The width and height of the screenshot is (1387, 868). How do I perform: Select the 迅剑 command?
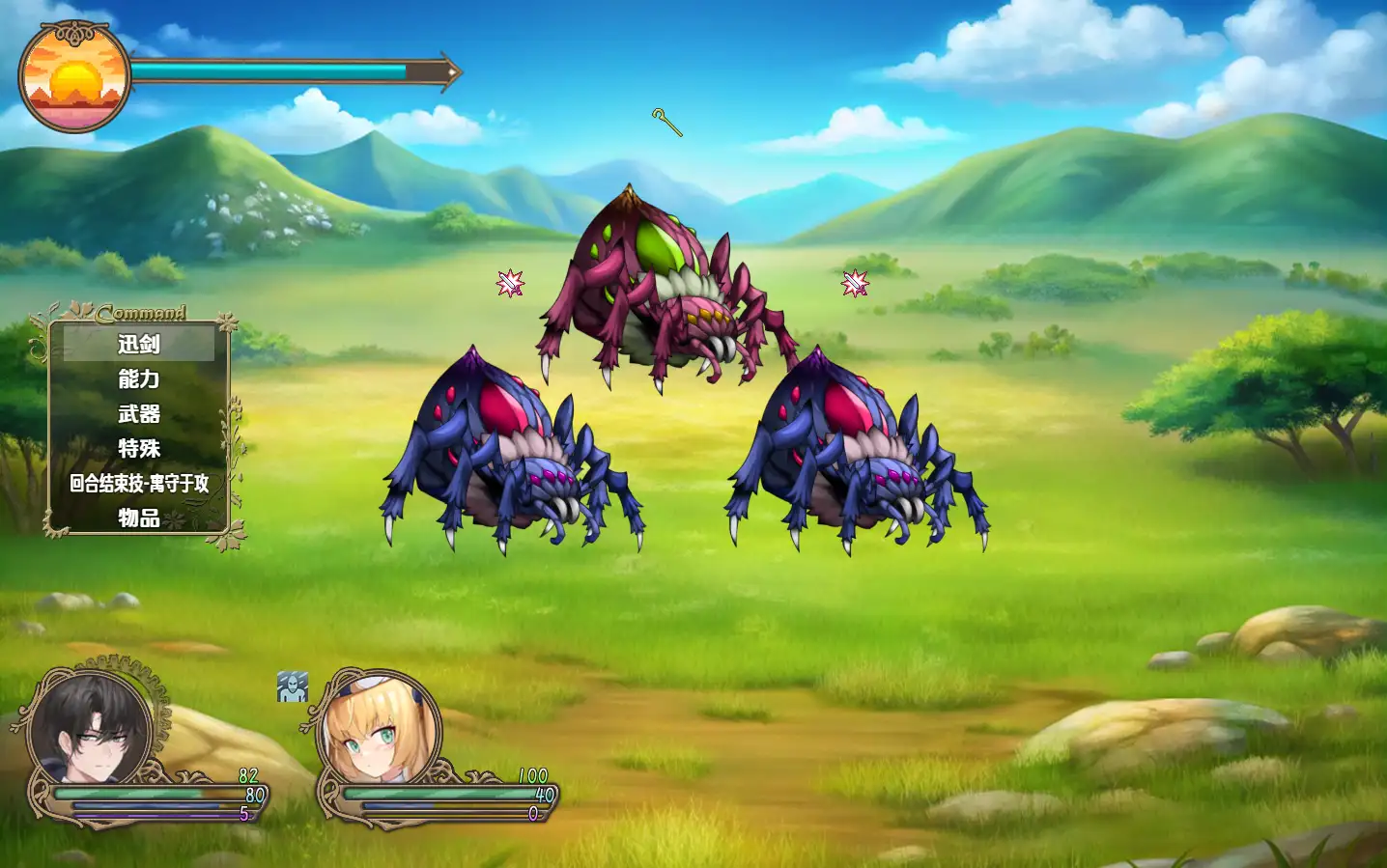[139, 344]
